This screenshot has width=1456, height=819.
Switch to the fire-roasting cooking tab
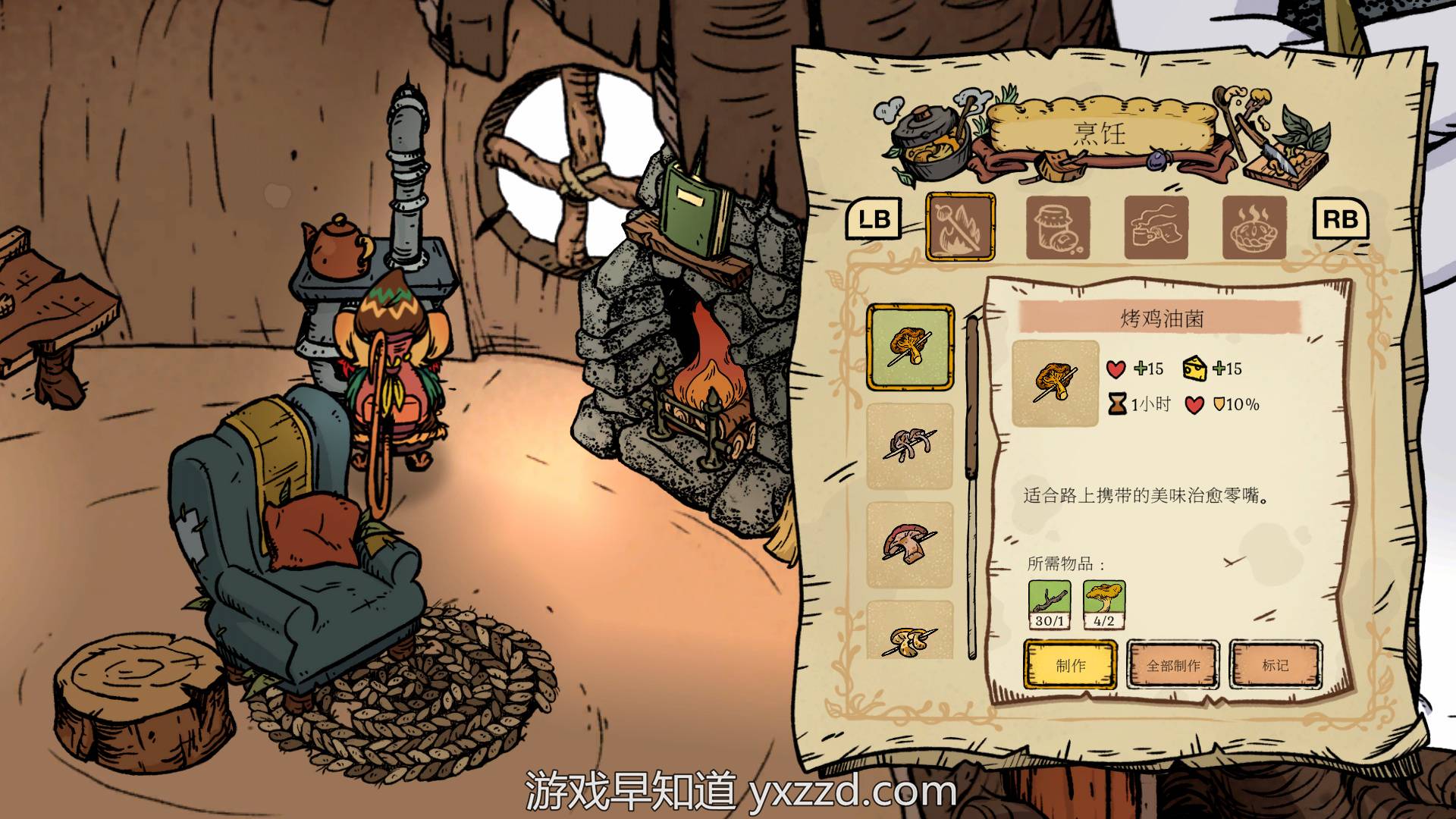960,227
